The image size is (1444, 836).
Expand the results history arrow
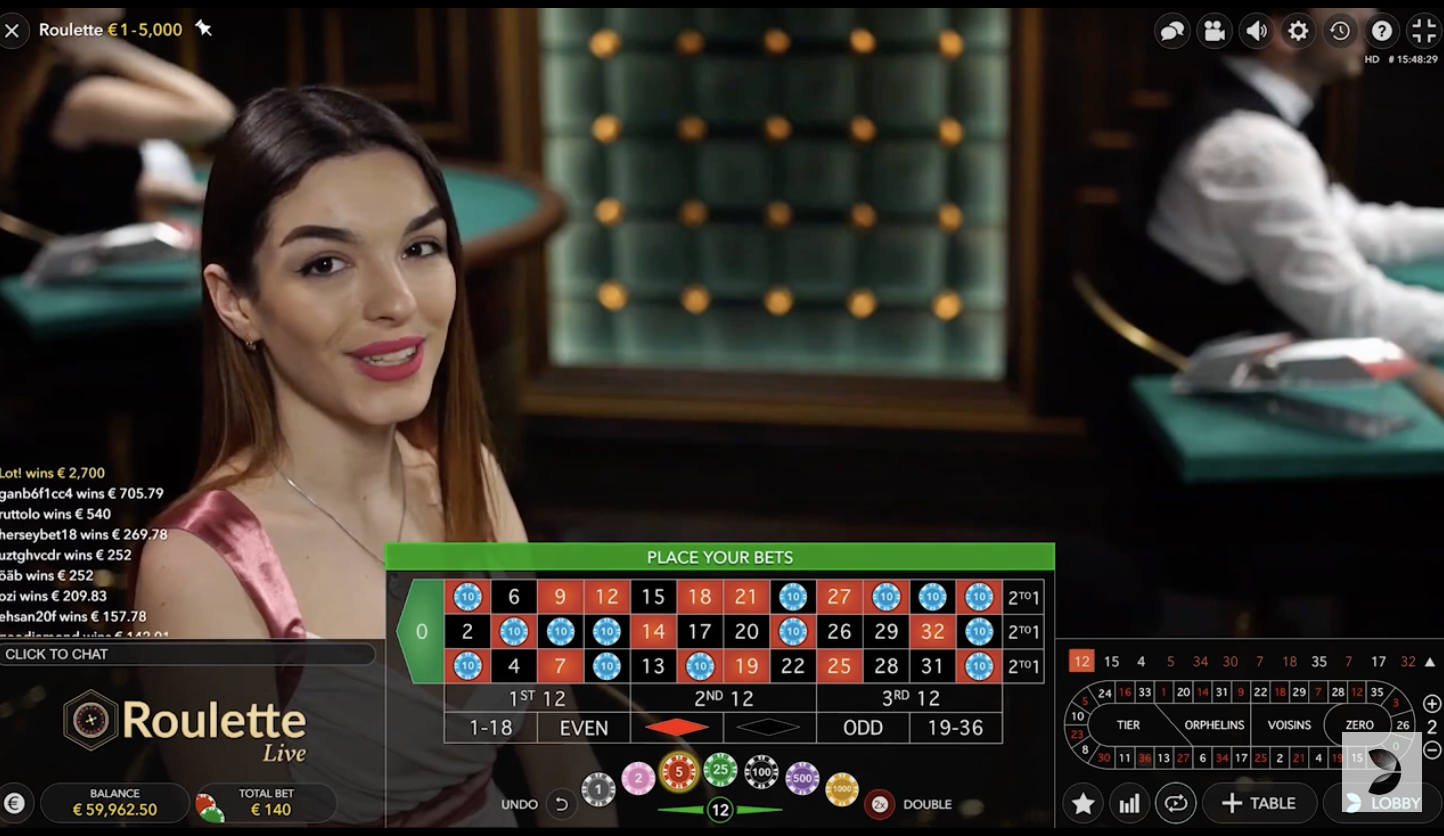(1432, 661)
